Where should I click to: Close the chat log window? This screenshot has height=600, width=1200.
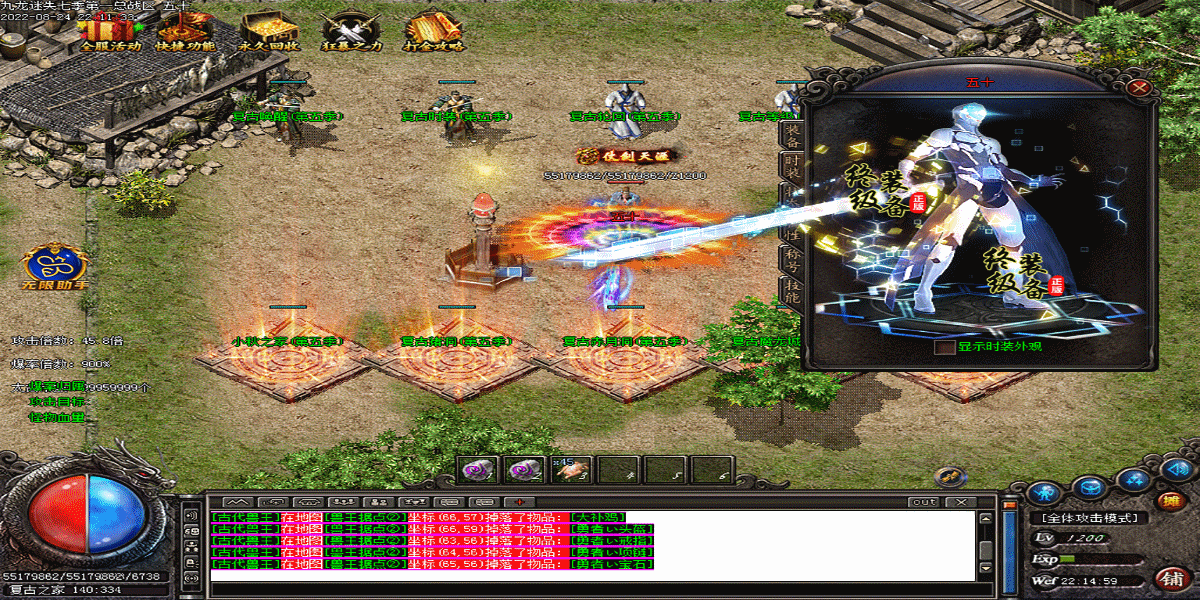(x=961, y=501)
